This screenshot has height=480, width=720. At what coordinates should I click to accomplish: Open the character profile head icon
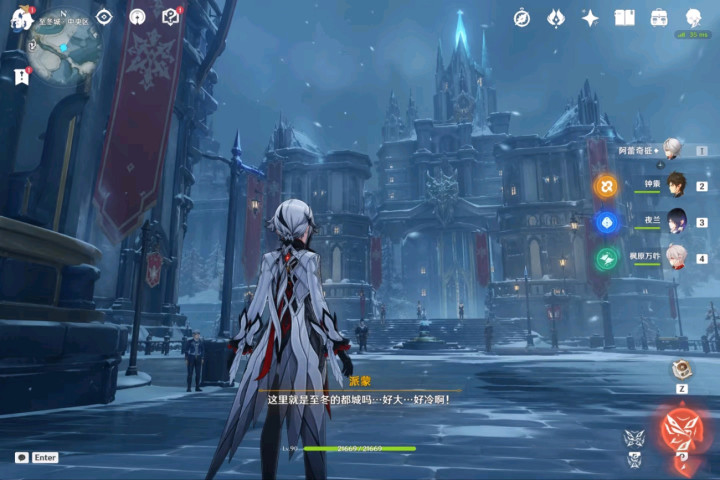click(693, 18)
